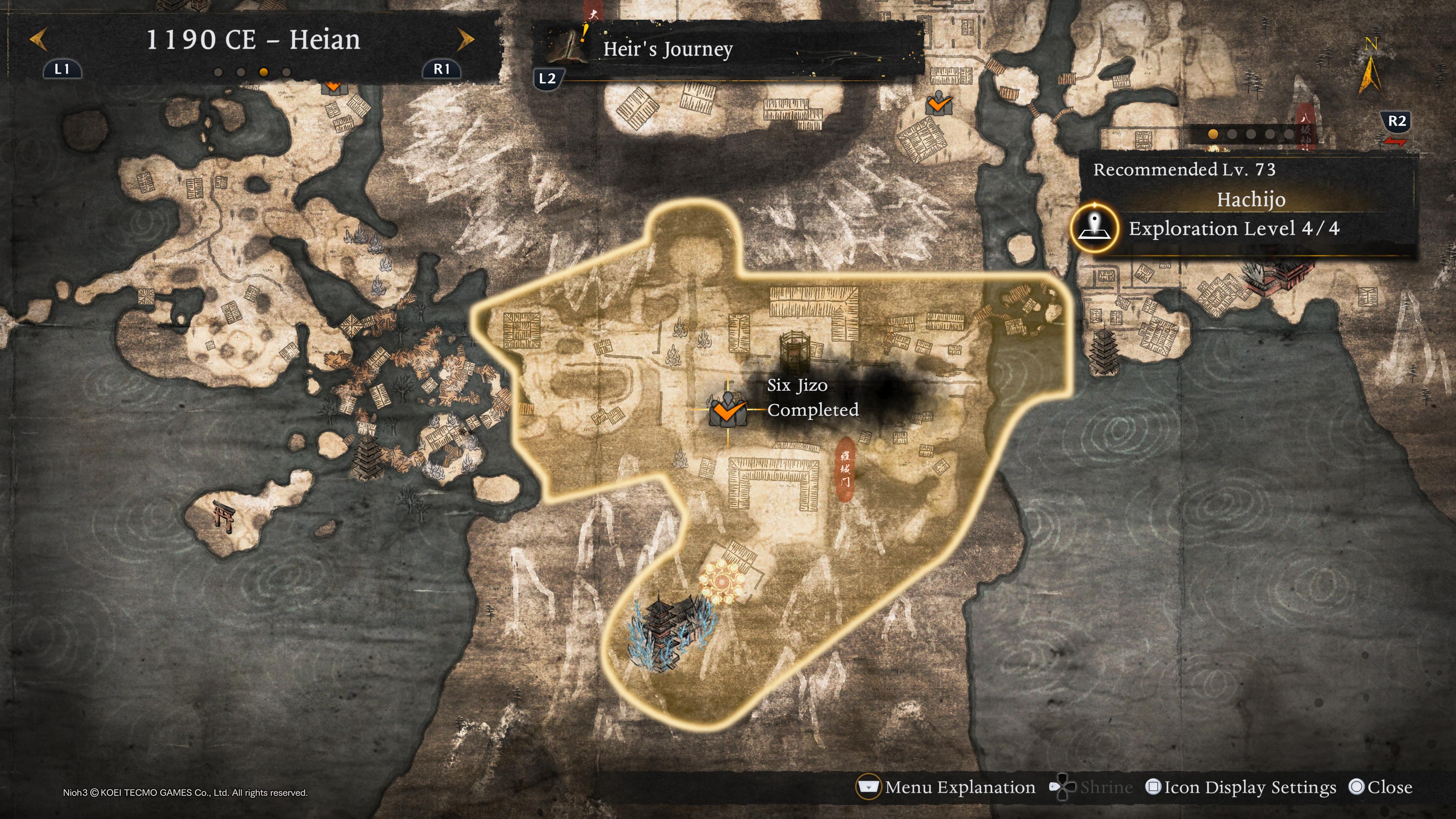Click the completed checkmark marker near top
This screenshot has width=1456, height=819.
click(939, 105)
